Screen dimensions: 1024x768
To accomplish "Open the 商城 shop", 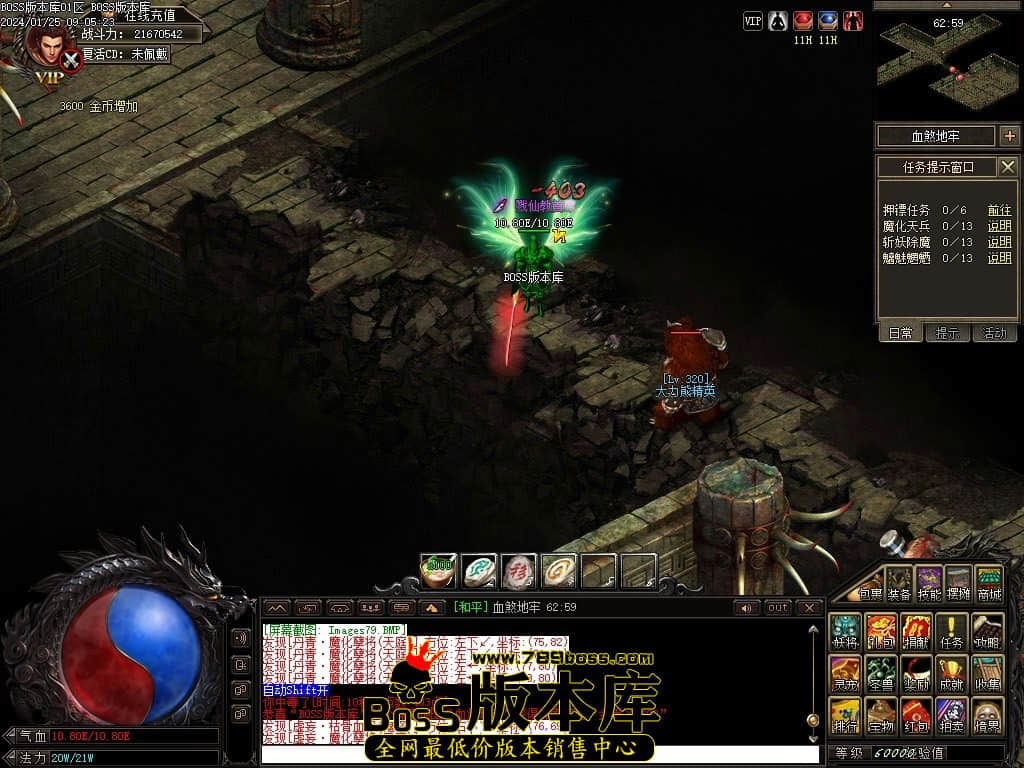I will point(989,583).
